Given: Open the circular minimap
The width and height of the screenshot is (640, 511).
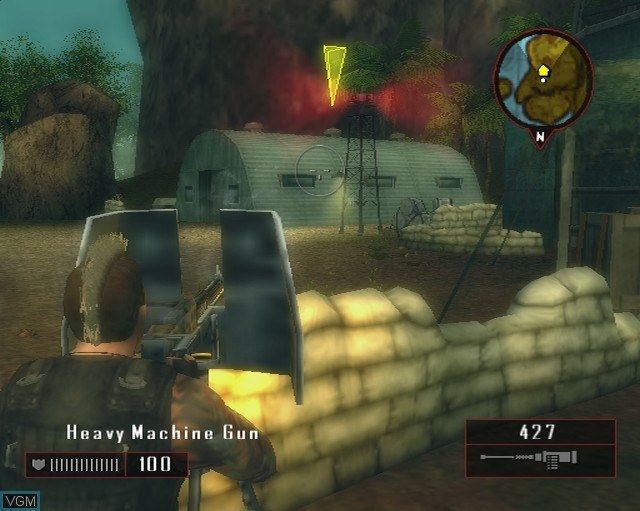Looking at the screenshot, I should pos(543,81).
